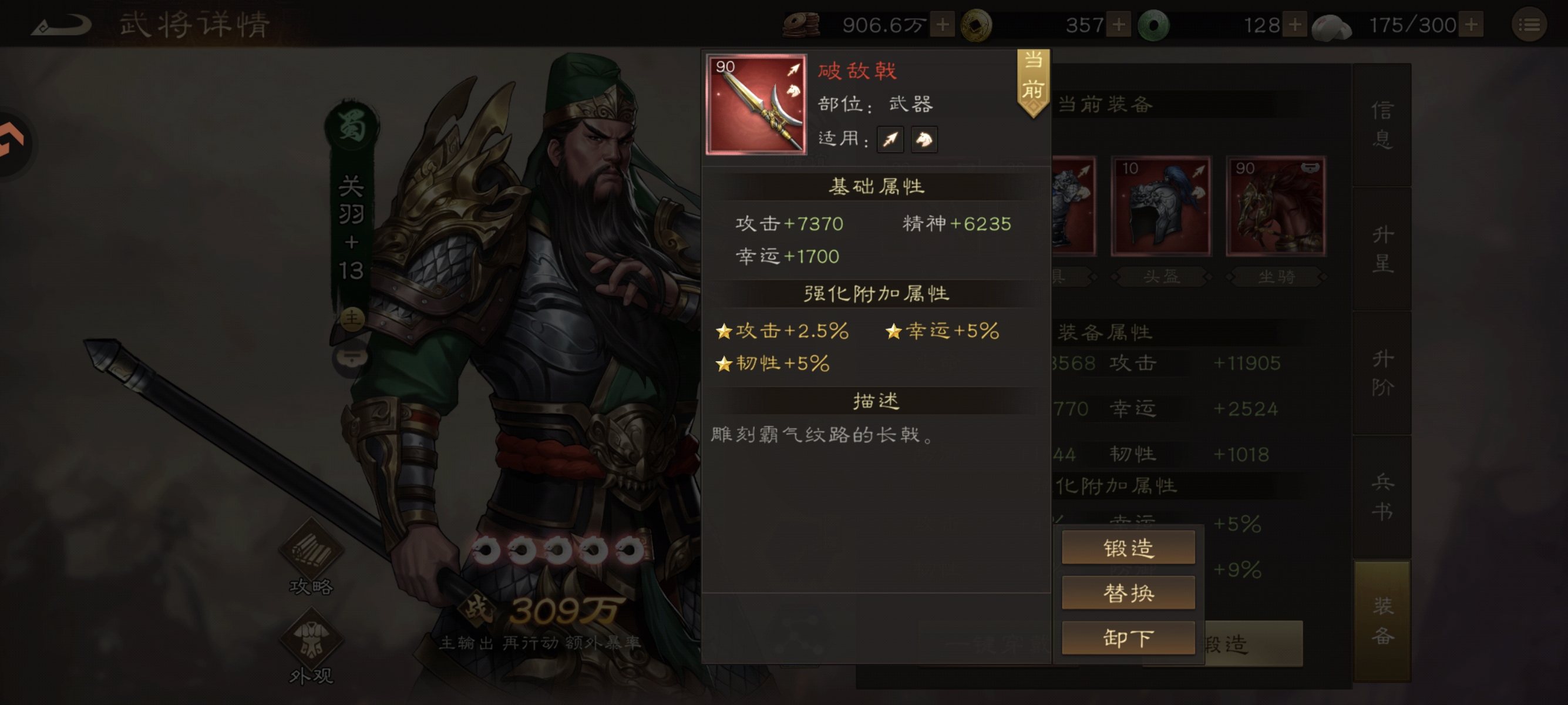Toggle the horse suitability icon next to 适用
The height and width of the screenshot is (705, 1568).
(924, 139)
